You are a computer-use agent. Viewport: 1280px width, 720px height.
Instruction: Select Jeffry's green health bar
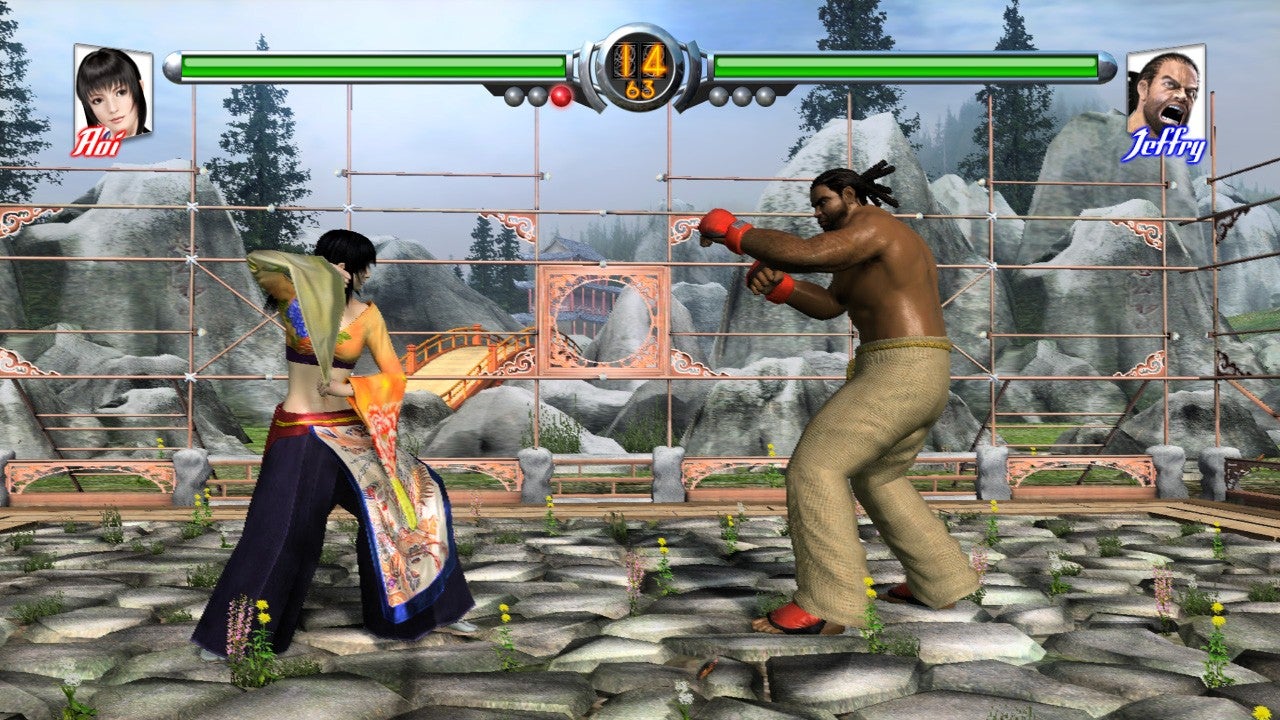pyautogui.click(x=910, y=64)
